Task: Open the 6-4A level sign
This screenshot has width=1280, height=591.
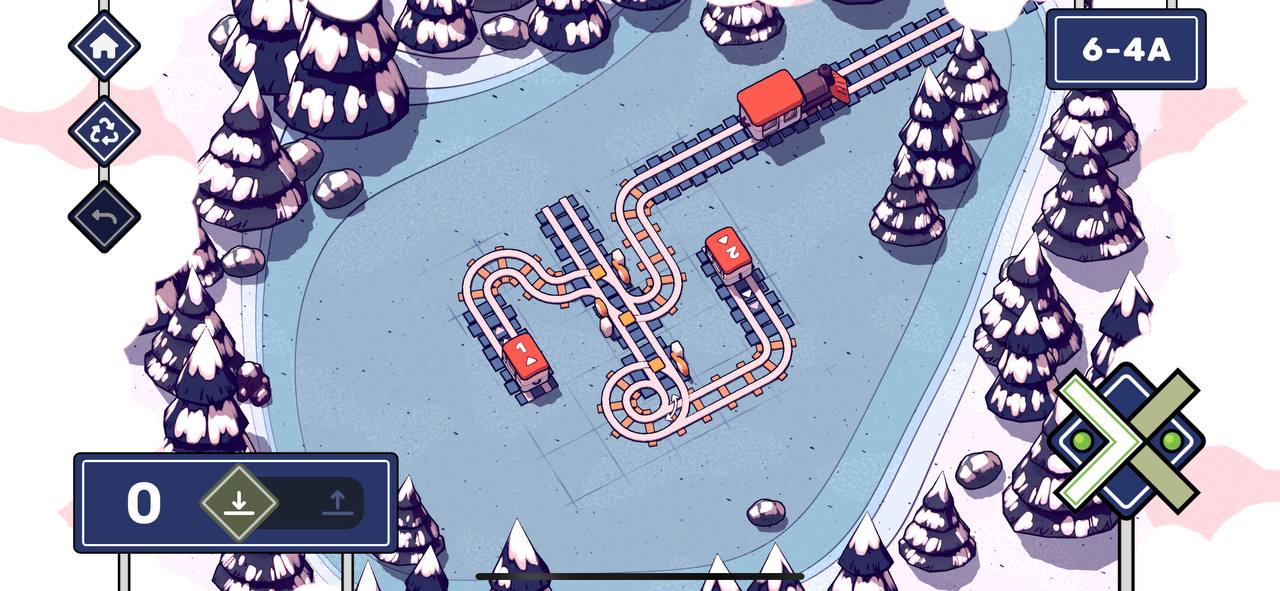Action: tap(1126, 50)
